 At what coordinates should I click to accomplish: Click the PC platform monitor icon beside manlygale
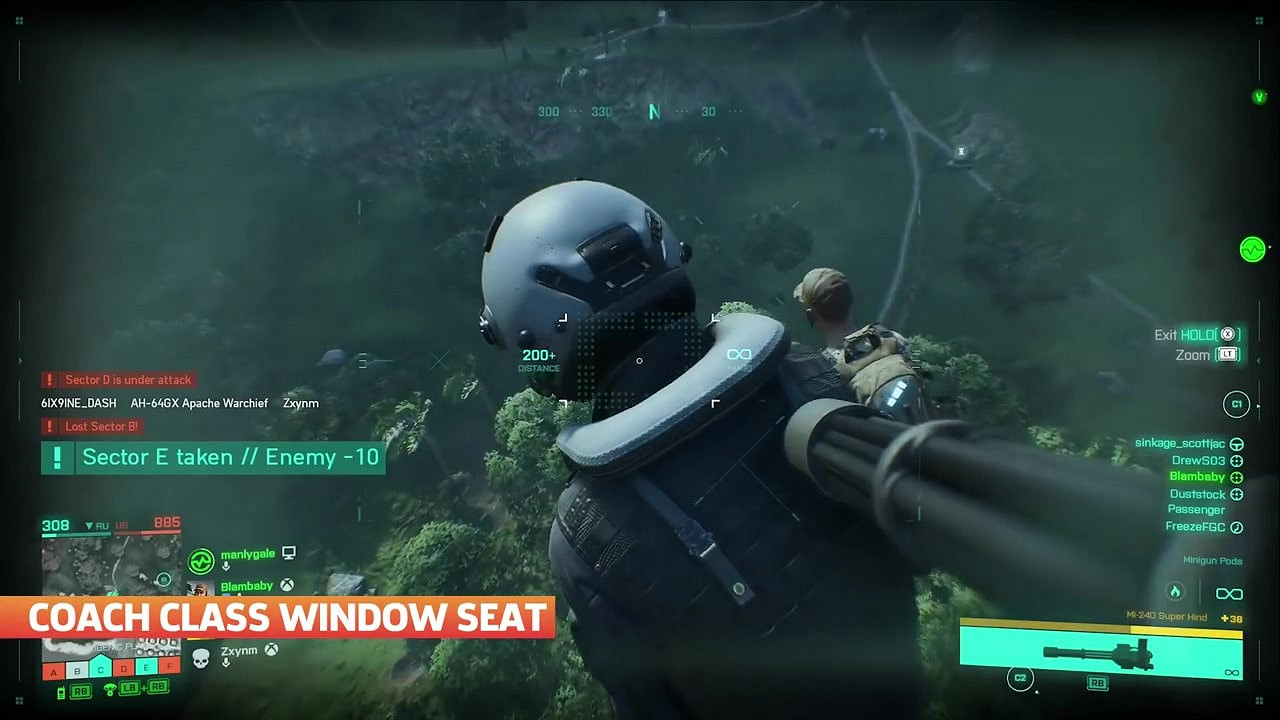[288, 553]
